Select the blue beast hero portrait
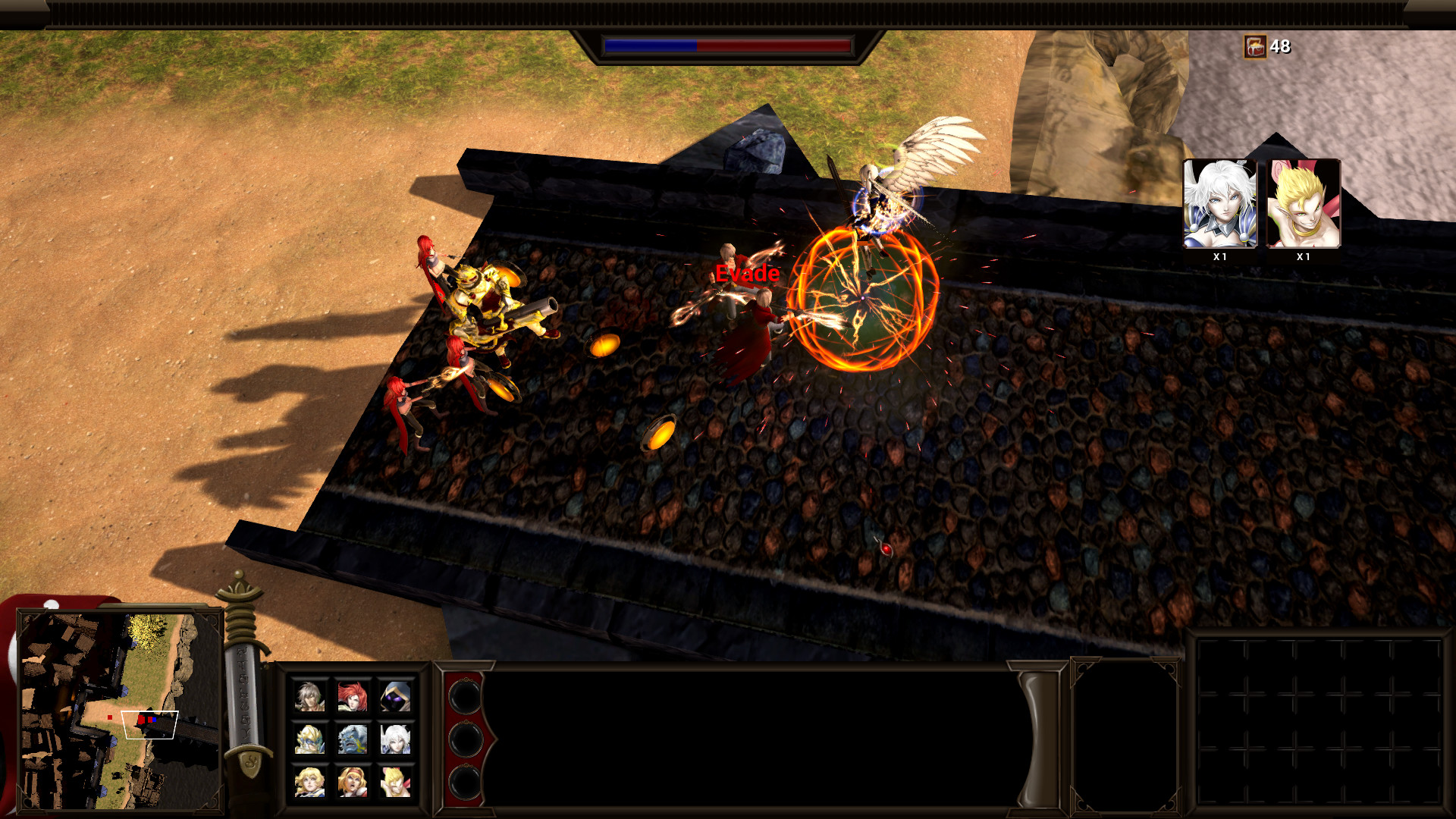The height and width of the screenshot is (819, 1456). coord(352,740)
